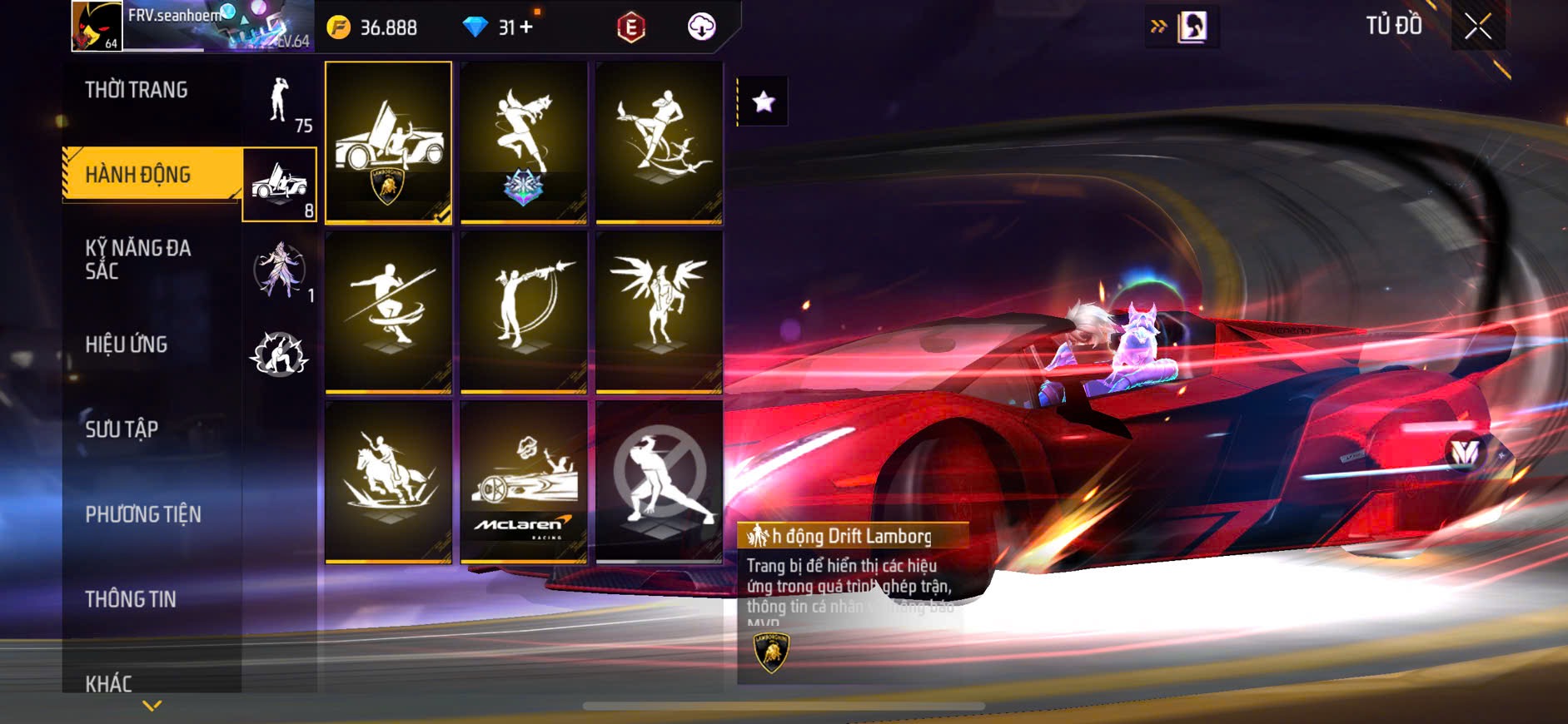The image size is (1568, 724).
Task: Go to the Sưu Tập category
Action: click(x=122, y=429)
